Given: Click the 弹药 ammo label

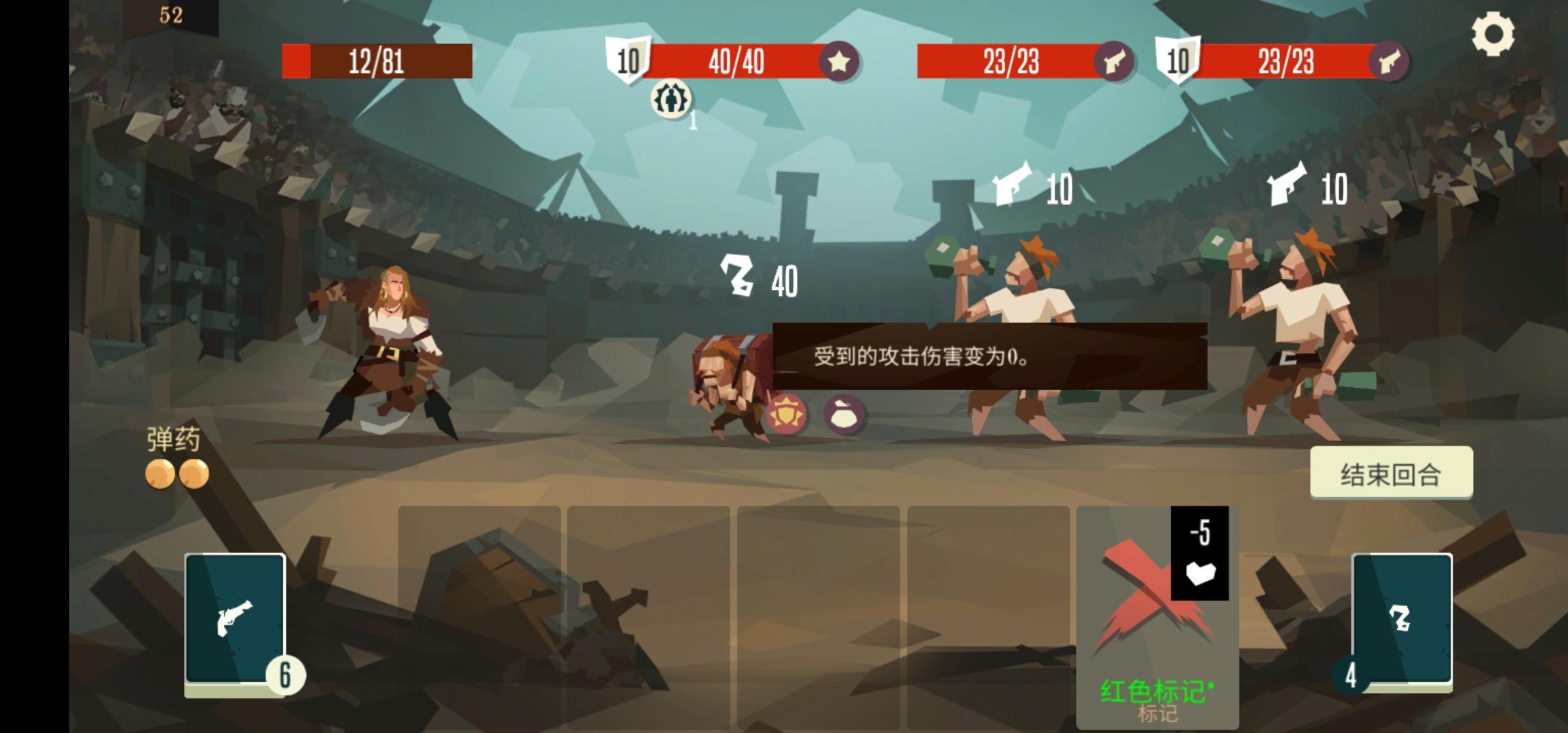Looking at the screenshot, I should [x=174, y=440].
